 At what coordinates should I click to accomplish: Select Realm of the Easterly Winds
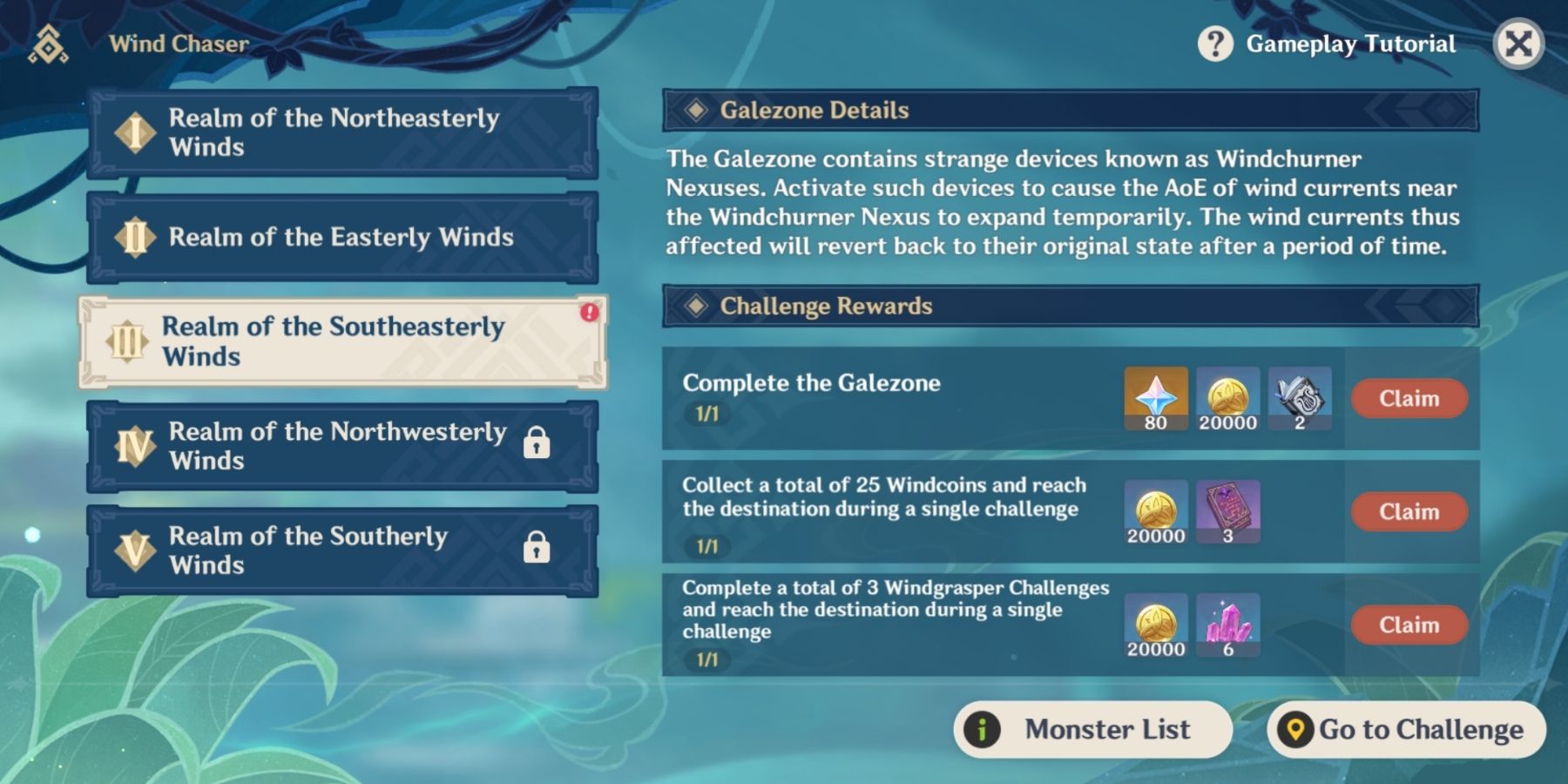tap(338, 237)
